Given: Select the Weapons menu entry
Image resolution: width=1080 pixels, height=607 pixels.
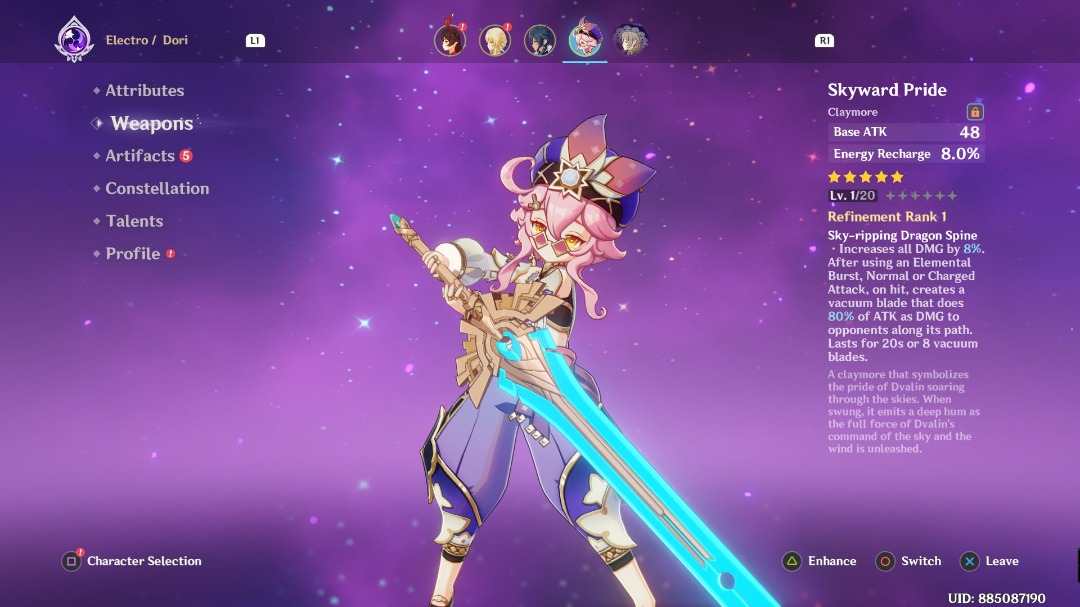Looking at the screenshot, I should pos(151,123).
